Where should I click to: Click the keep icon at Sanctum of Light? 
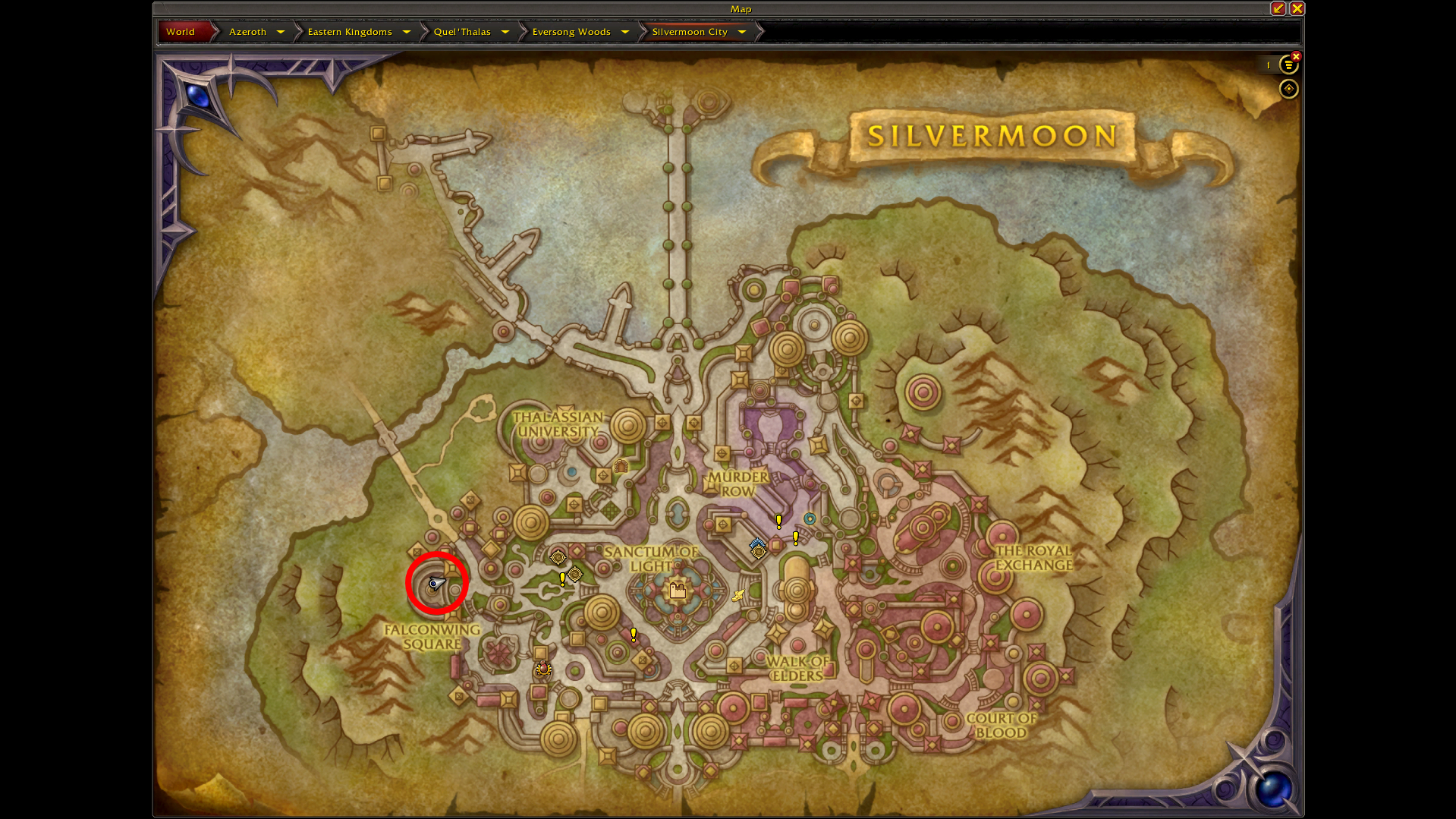[x=677, y=590]
